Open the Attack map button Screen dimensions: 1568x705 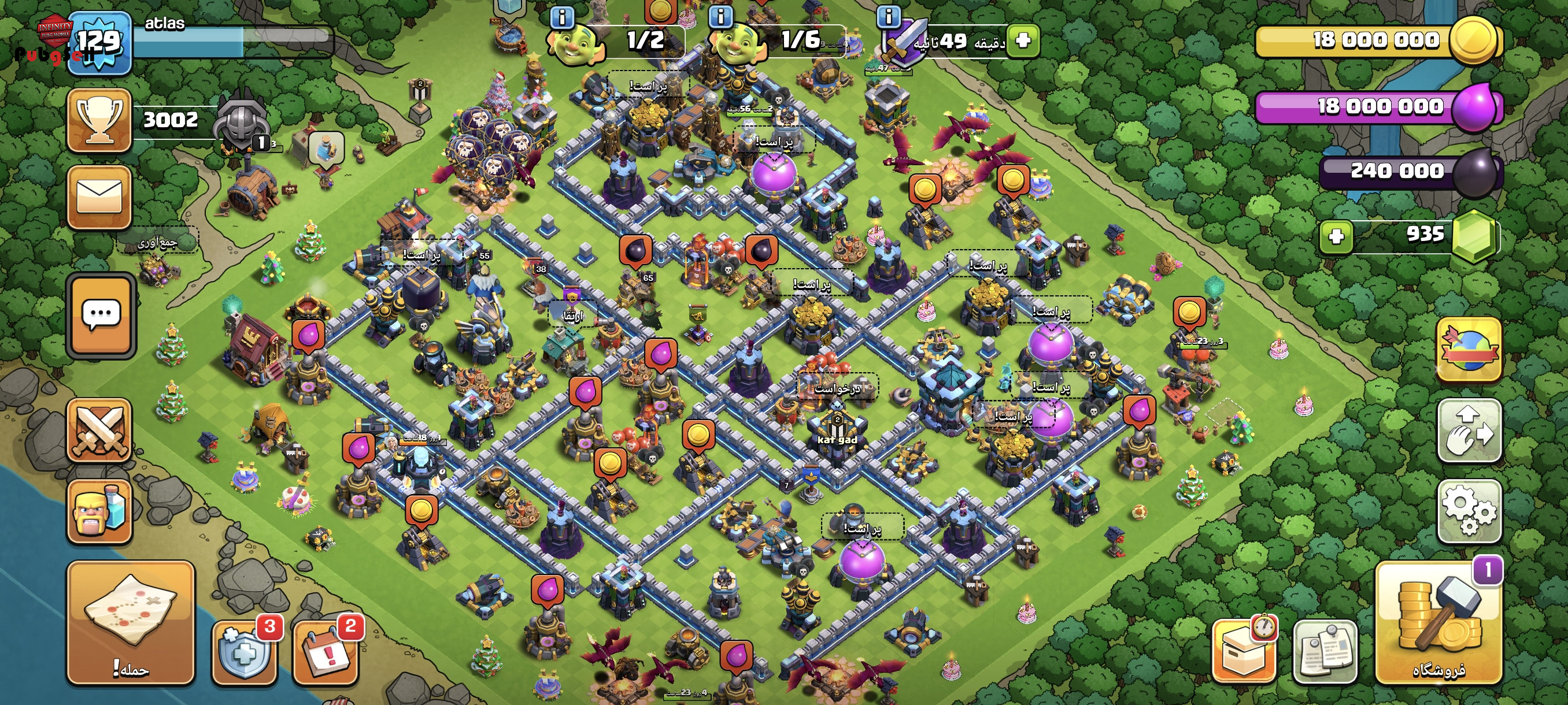pyautogui.click(x=130, y=622)
